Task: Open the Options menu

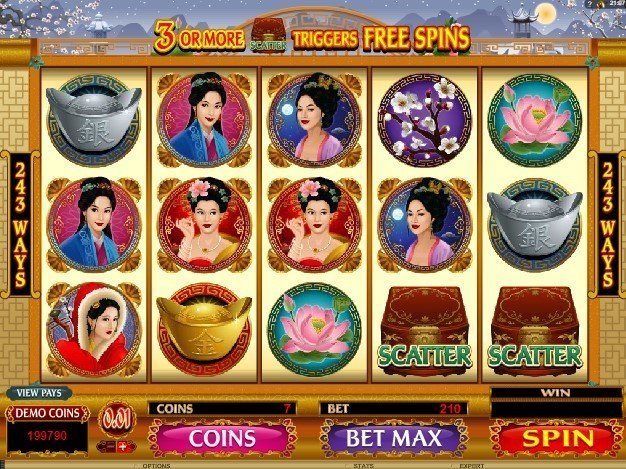Action: tap(157, 465)
